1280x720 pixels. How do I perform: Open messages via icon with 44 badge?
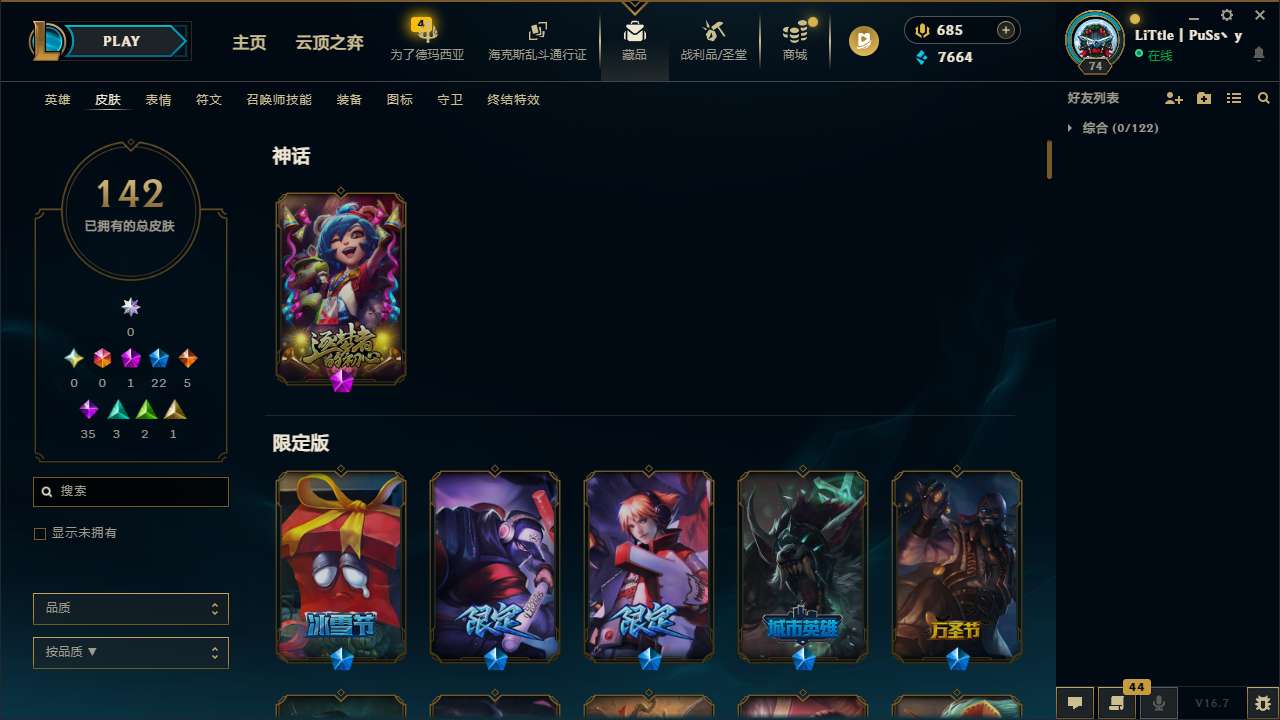[x=1117, y=703]
